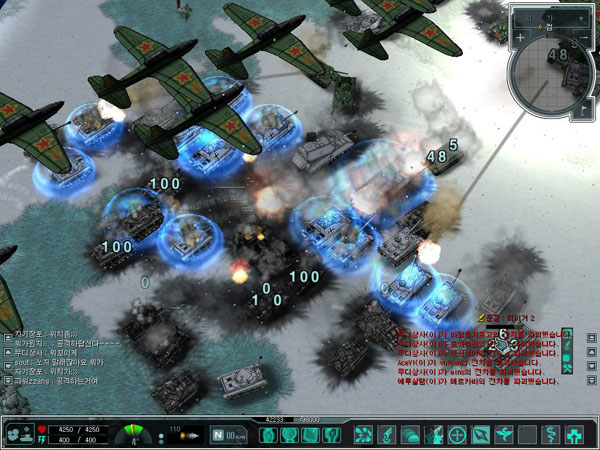
Task: Open the tank status portrait icon
Action: [x=18, y=435]
